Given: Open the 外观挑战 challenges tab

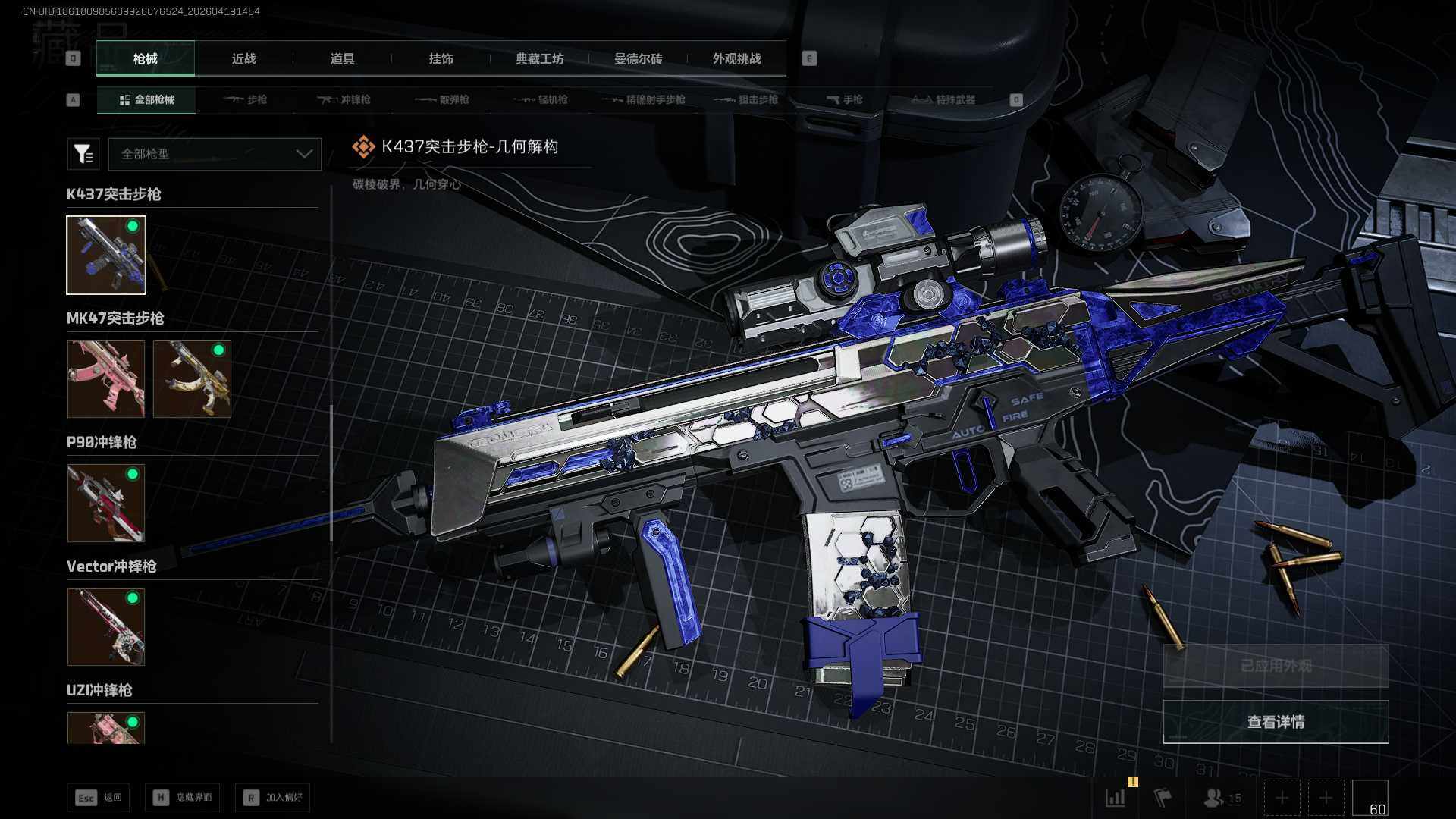Looking at the screenshot, I should coord(736,58).
